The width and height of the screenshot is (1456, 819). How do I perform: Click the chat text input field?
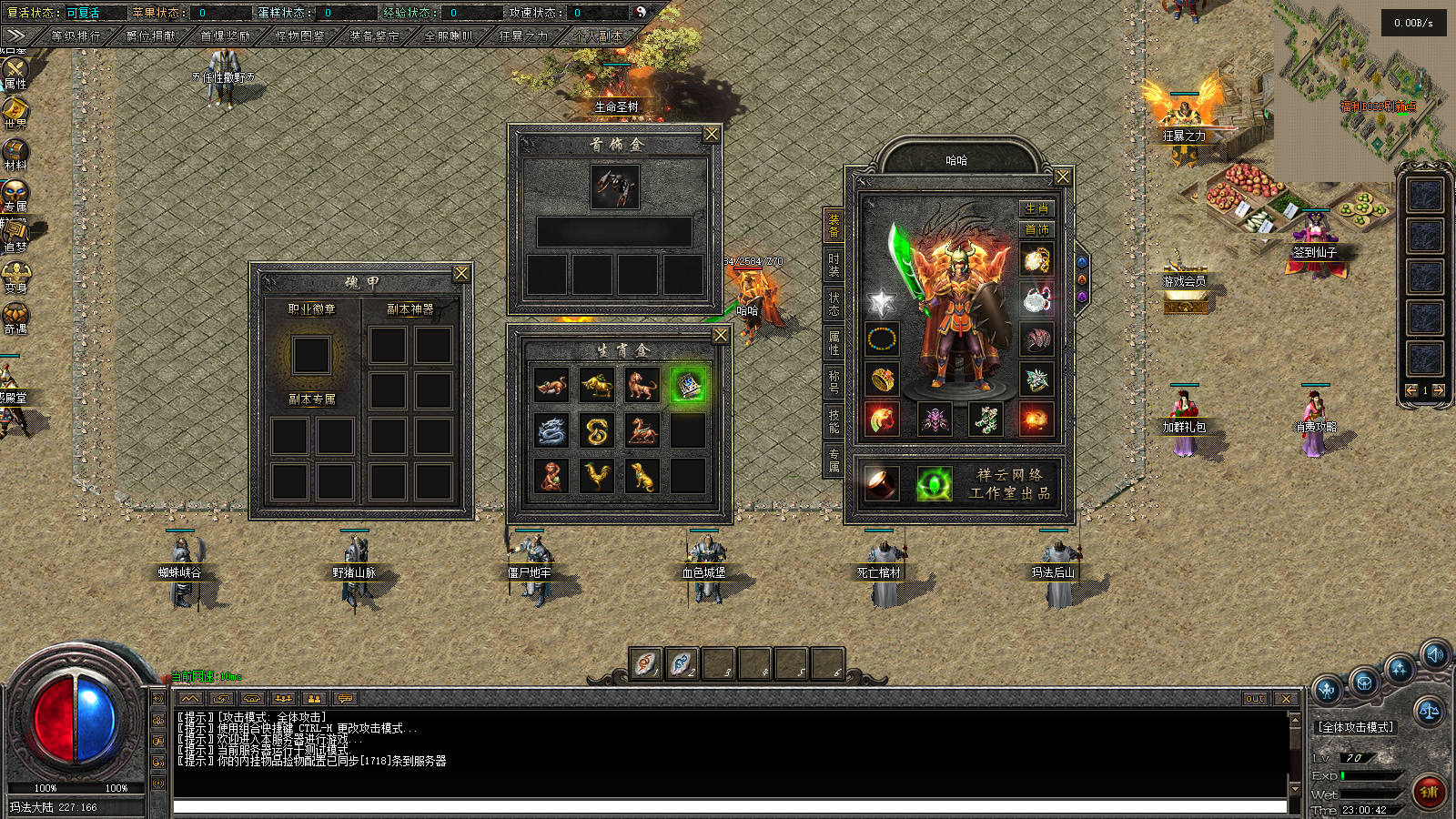728,807
